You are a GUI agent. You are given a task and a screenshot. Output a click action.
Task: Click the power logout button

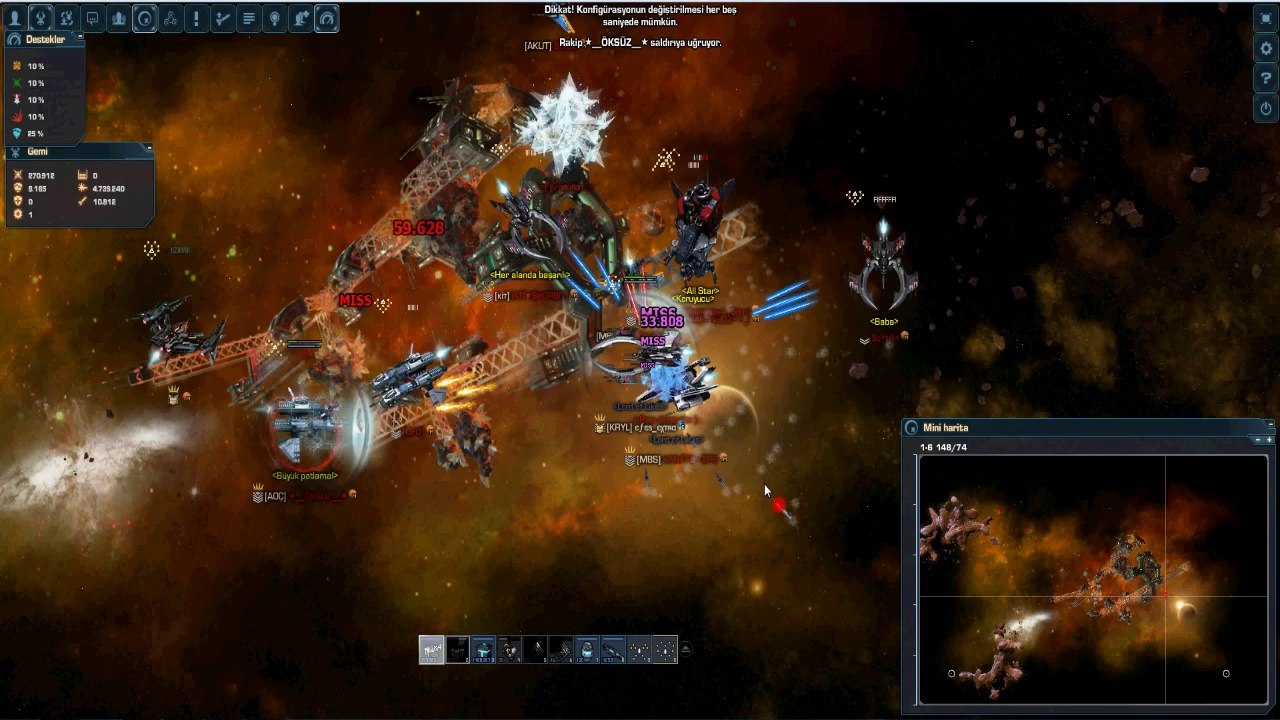point(1266,108)
